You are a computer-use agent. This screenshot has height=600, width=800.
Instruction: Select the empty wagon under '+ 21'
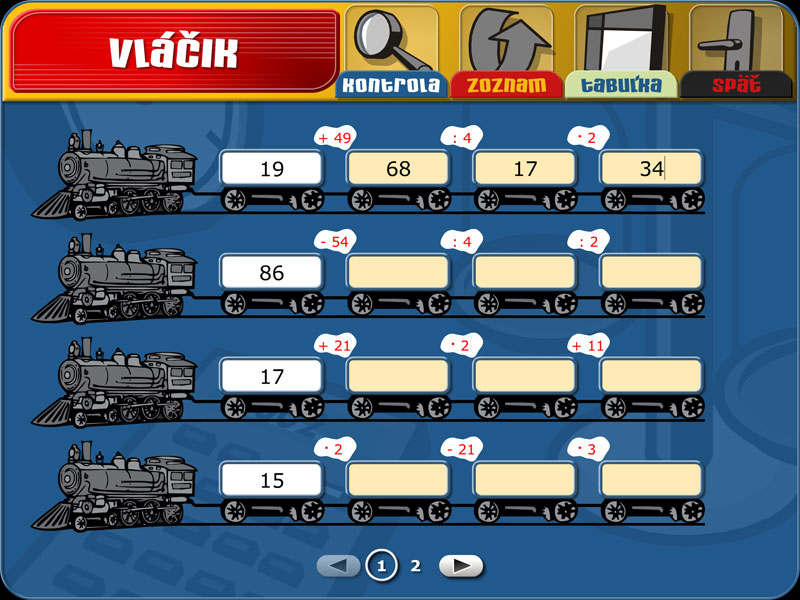[398, 377]
